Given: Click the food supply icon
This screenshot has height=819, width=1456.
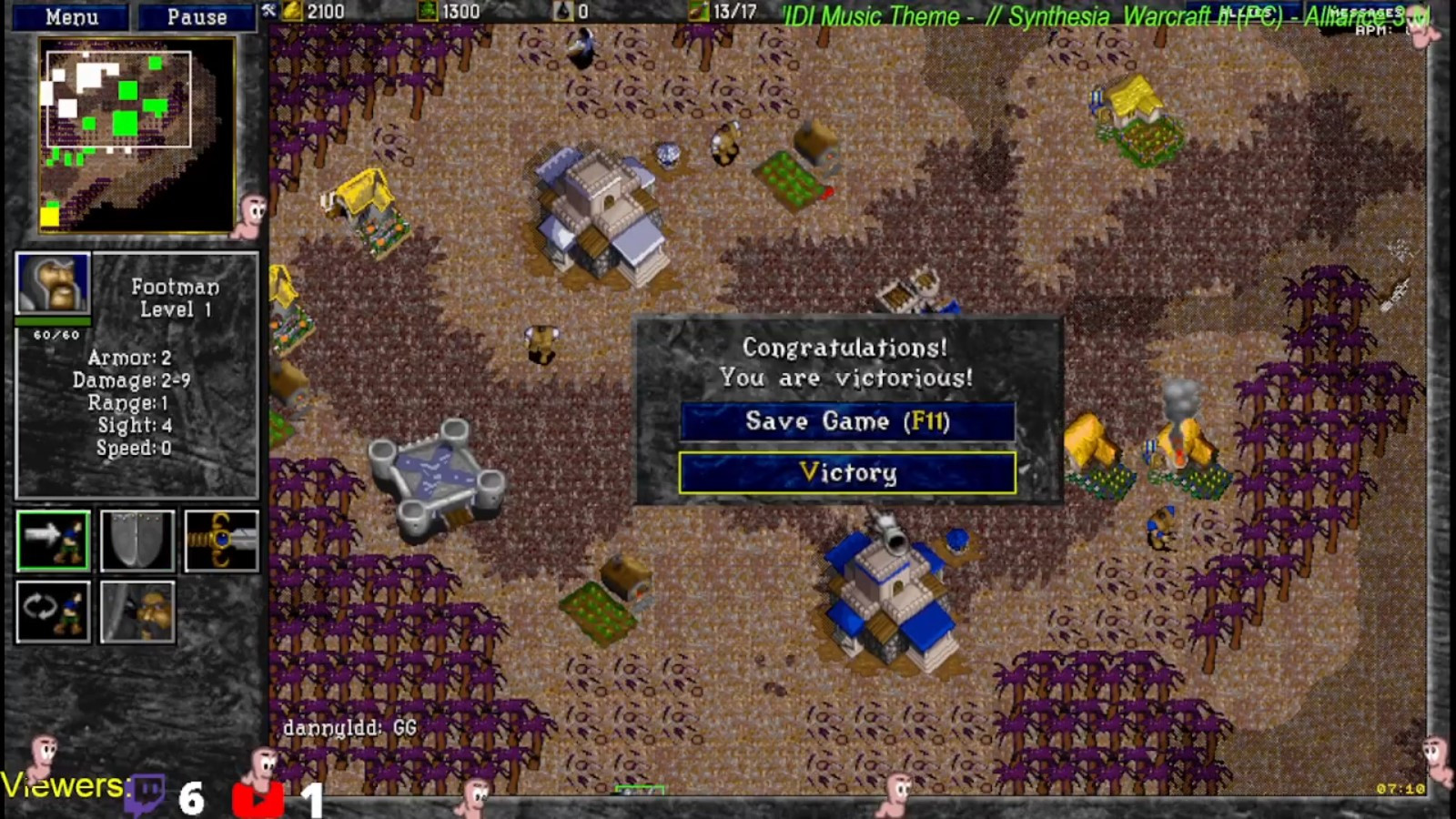Looking at the screenshot, I should coord(697,12).
